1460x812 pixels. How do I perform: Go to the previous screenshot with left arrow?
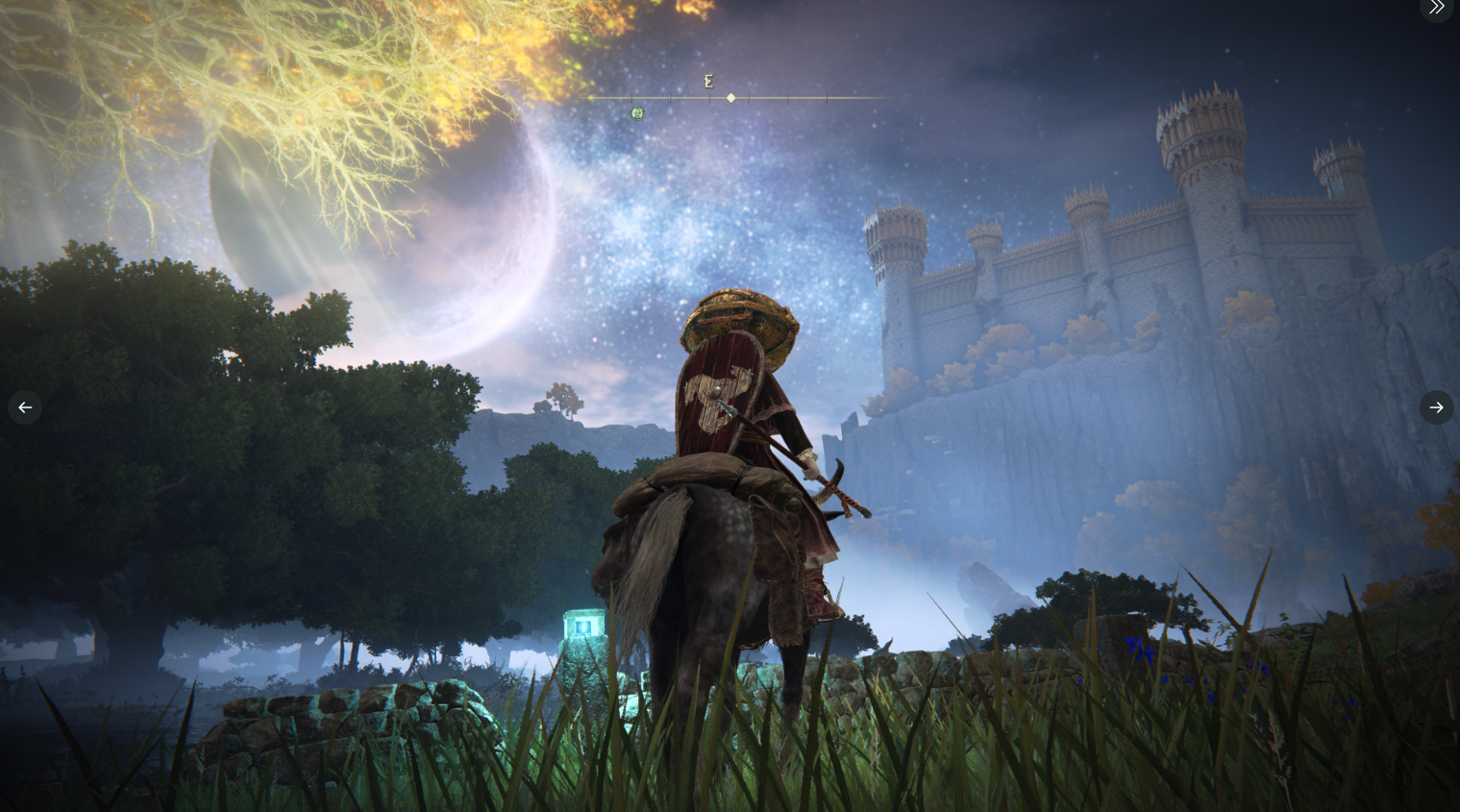[25, 407]
